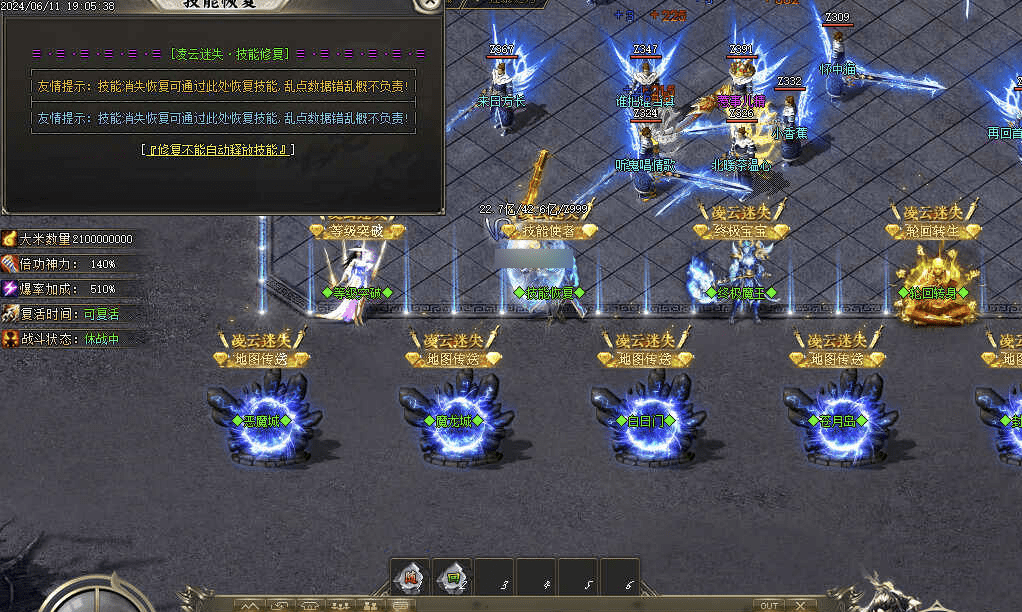This screenshot has height=612, width=1022.
Task: Click the X button beside OUT
Action: (800, 605)
